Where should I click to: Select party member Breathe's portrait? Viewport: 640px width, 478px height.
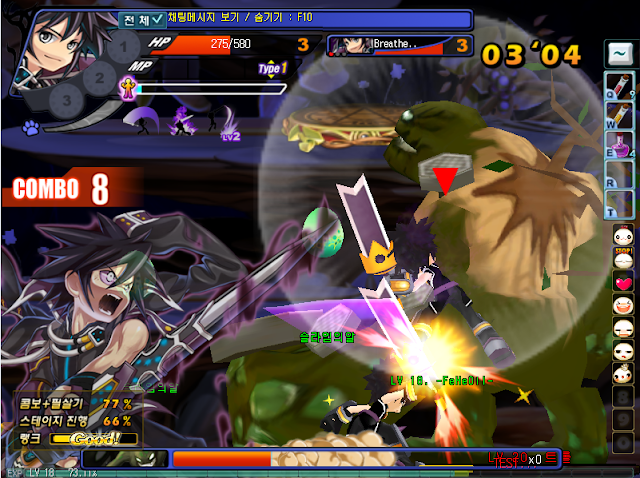(x=349, y=45)
